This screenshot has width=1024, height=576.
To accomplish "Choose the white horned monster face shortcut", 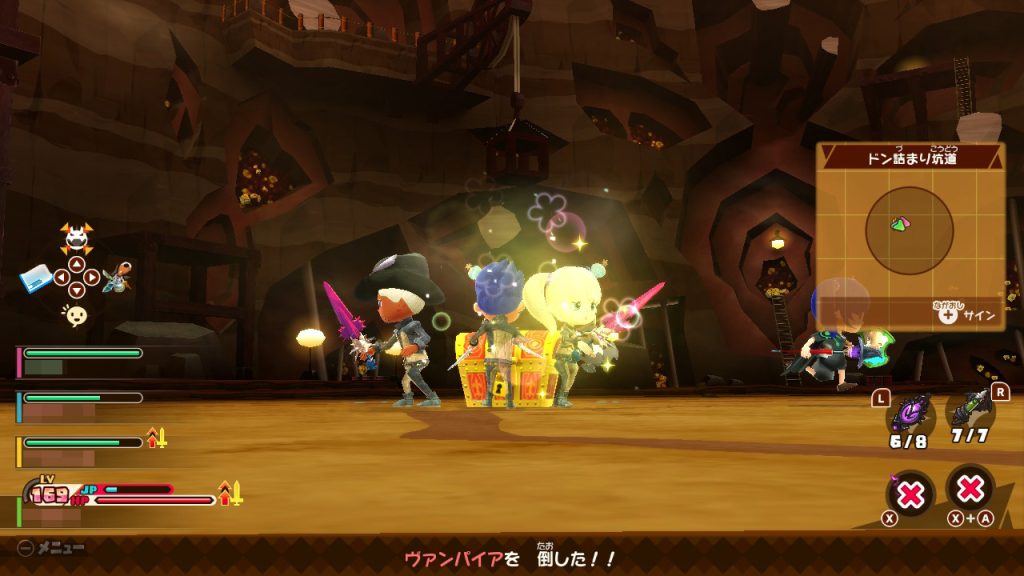I will (x=76, y=238).
